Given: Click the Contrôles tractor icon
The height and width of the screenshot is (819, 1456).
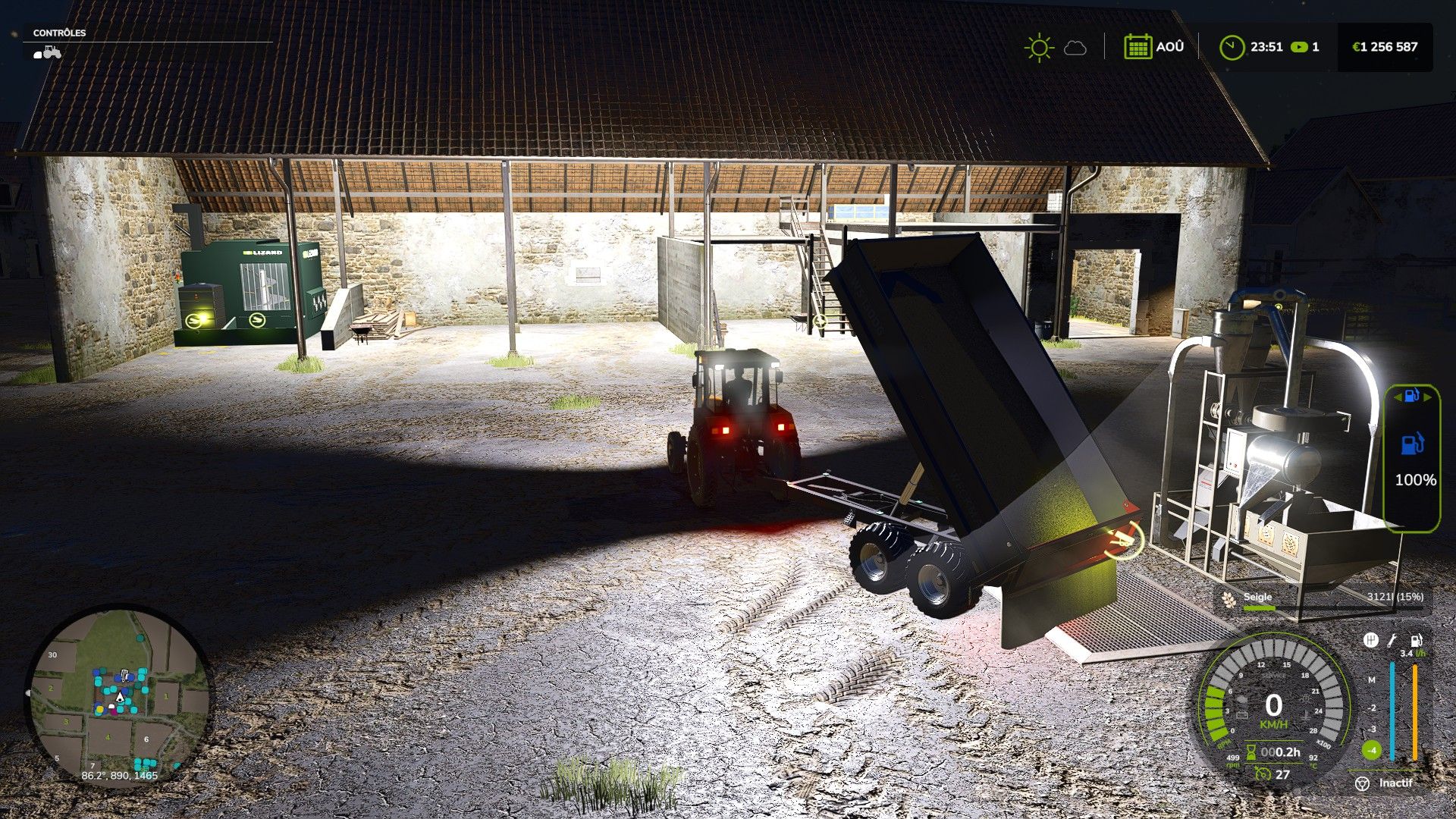Looking at the screenshot, I should pyautogui.click(x=48, y=52).
